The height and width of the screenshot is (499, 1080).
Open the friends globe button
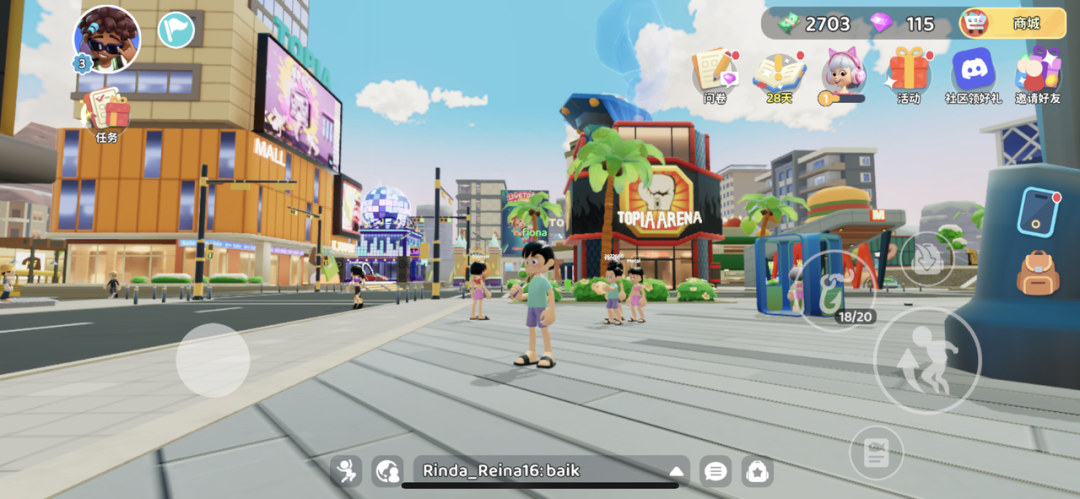tap(387, 471)
